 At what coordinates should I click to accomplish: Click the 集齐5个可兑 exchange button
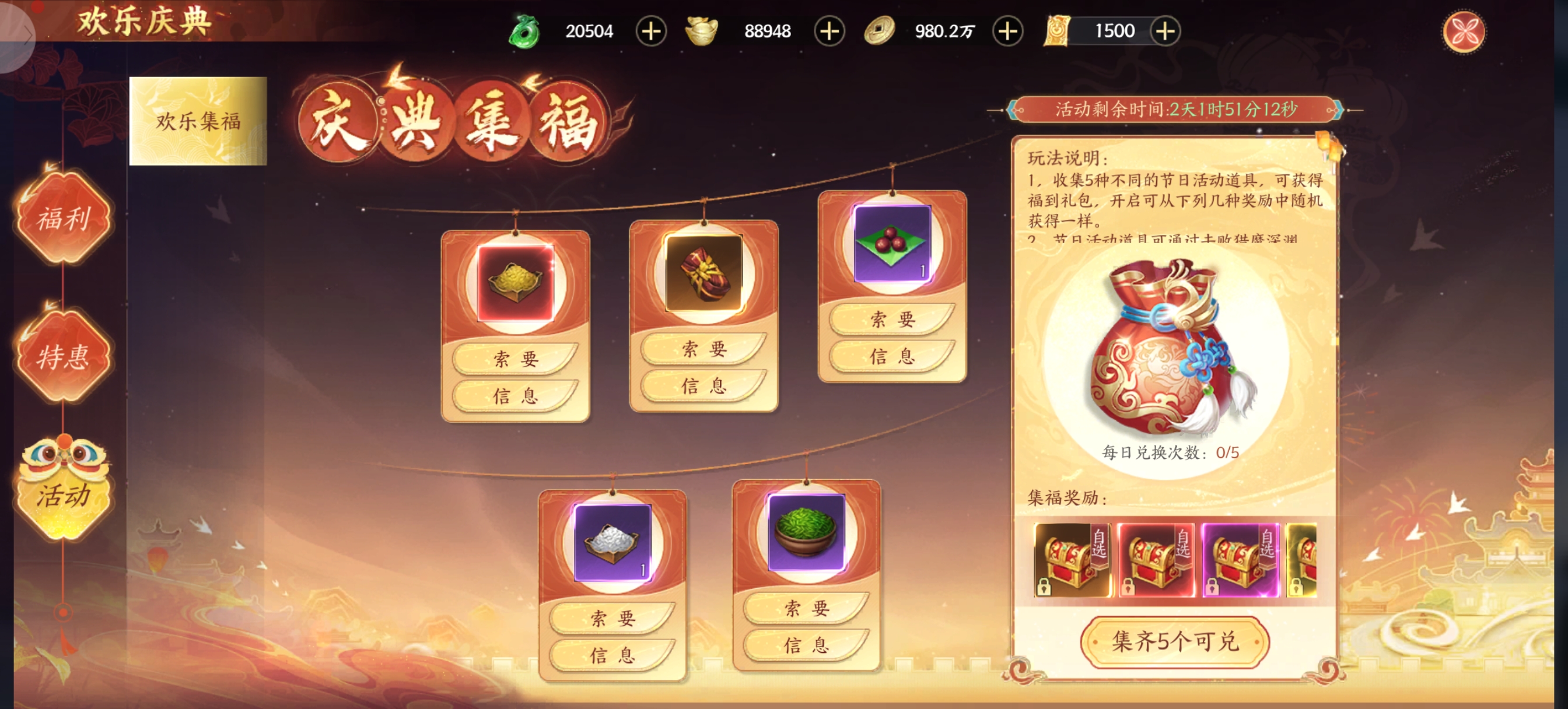1174,641
